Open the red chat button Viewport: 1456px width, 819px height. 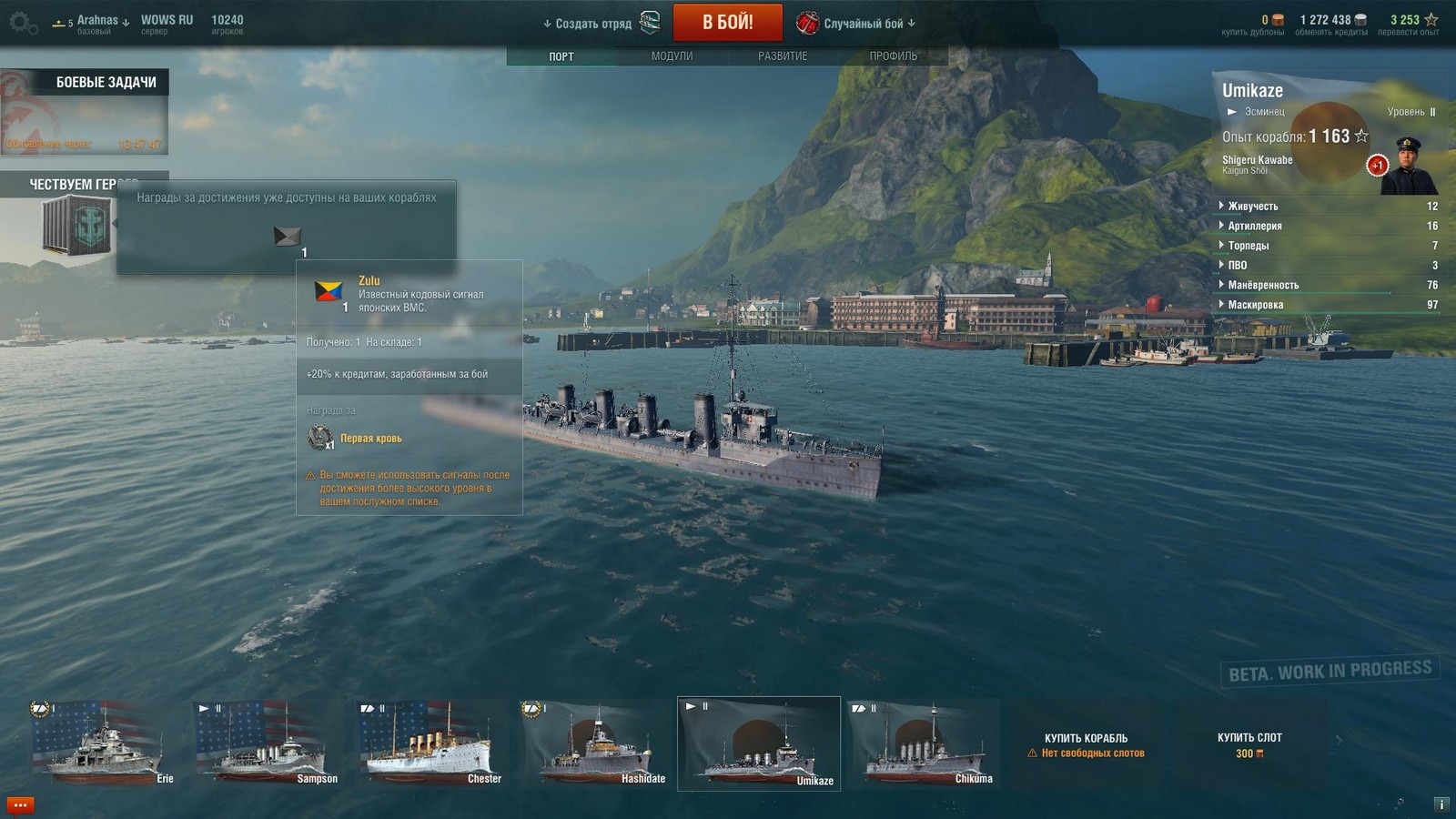point(20,805)
